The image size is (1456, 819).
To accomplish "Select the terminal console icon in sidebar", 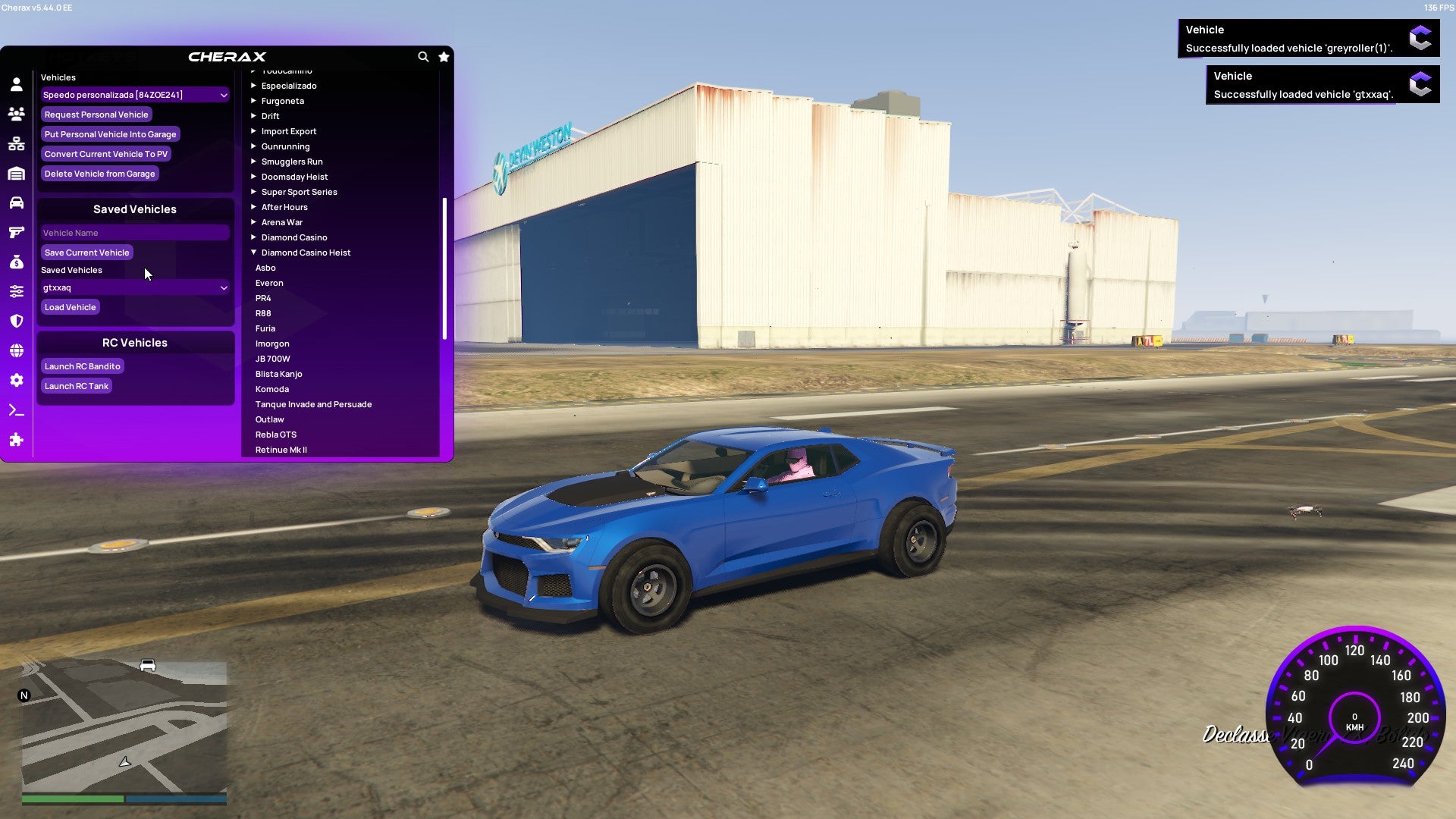I will pyautogui.click(x=17, y=409).
